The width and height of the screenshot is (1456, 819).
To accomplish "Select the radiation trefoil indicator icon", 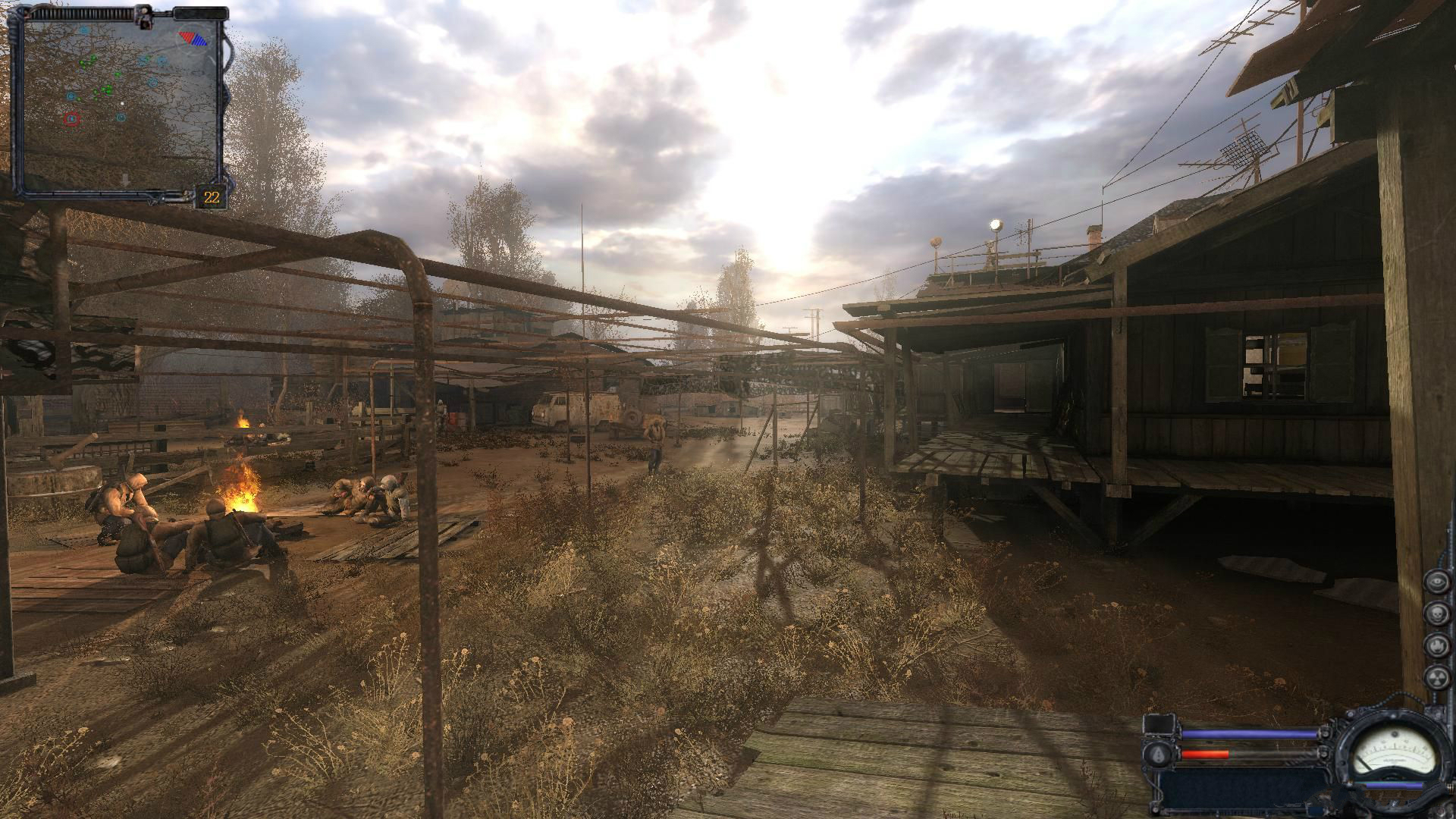I will click(1436, 677).
